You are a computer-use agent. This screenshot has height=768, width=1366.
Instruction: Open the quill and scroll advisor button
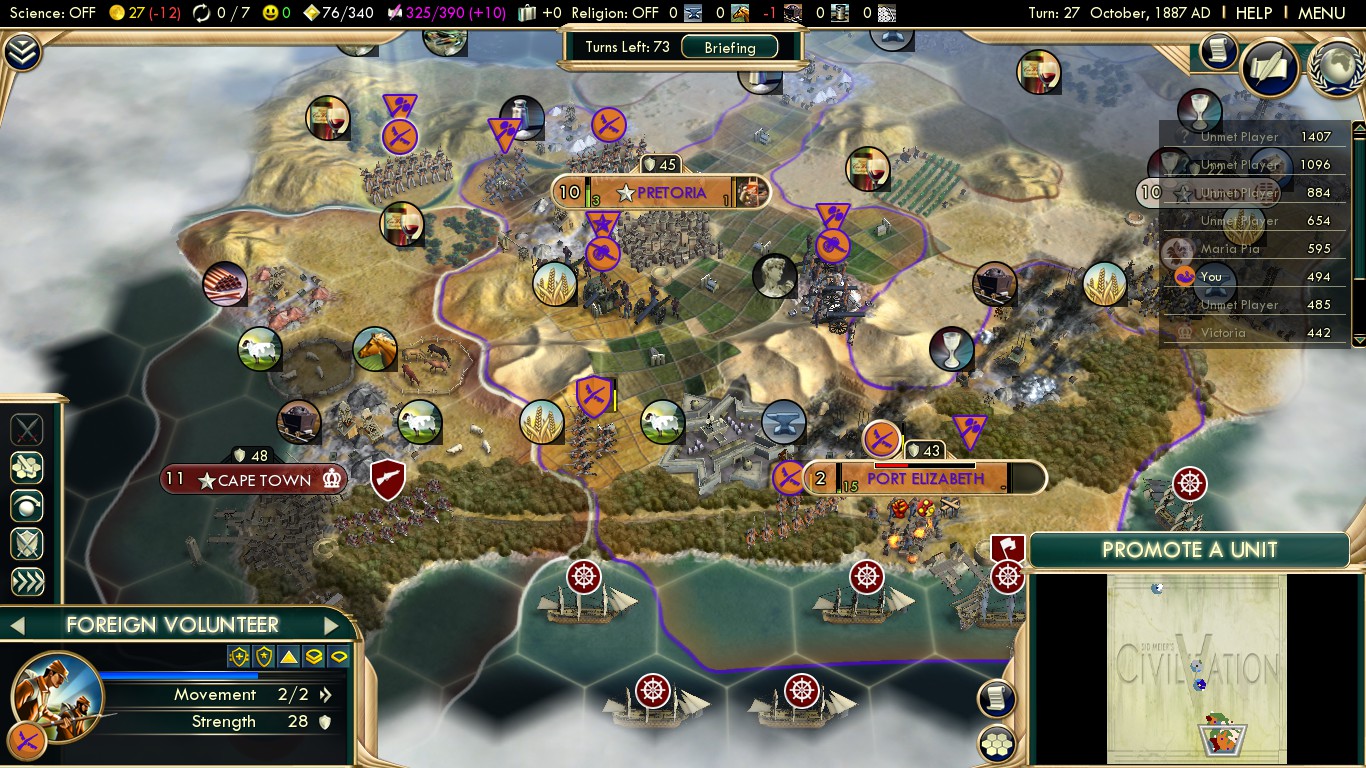(1269, 67)
